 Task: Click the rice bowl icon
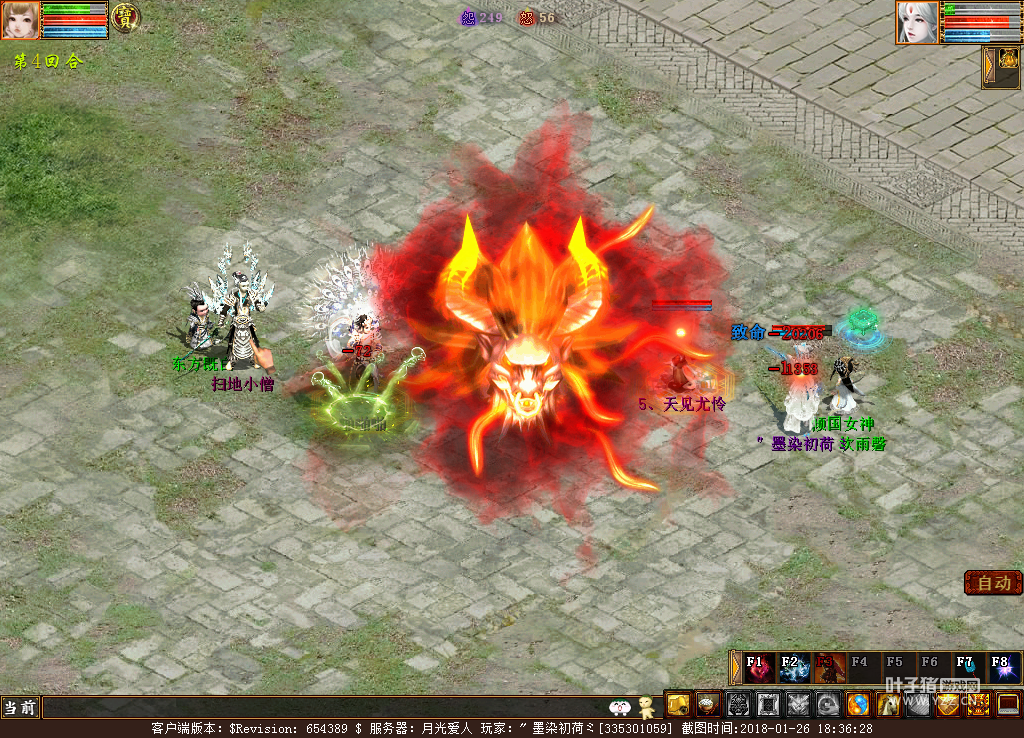click(x=708, y=704)
